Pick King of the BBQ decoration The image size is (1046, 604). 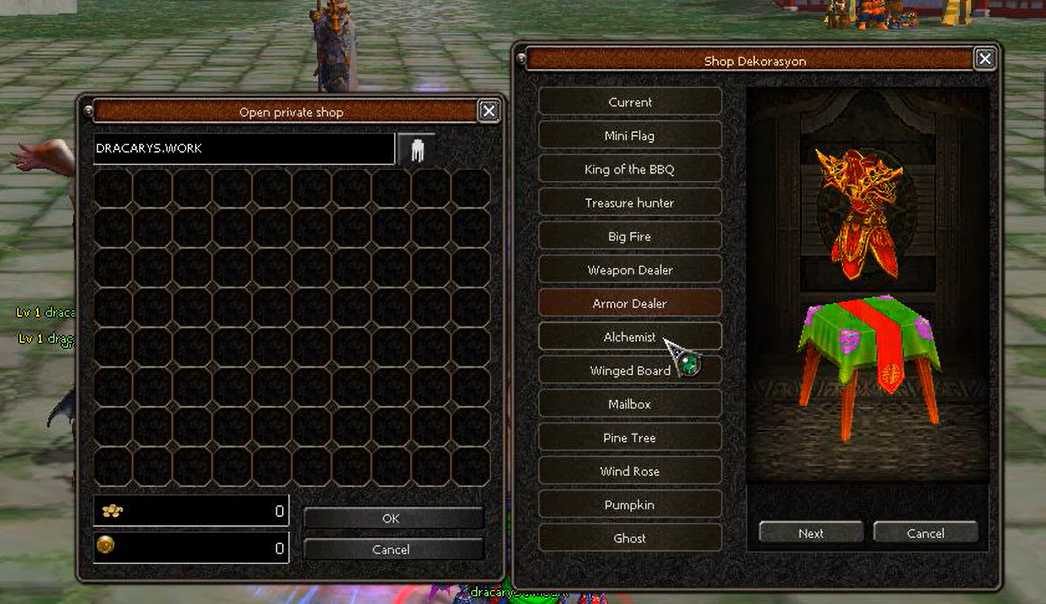pyautogui.click(x=630, y=169)
